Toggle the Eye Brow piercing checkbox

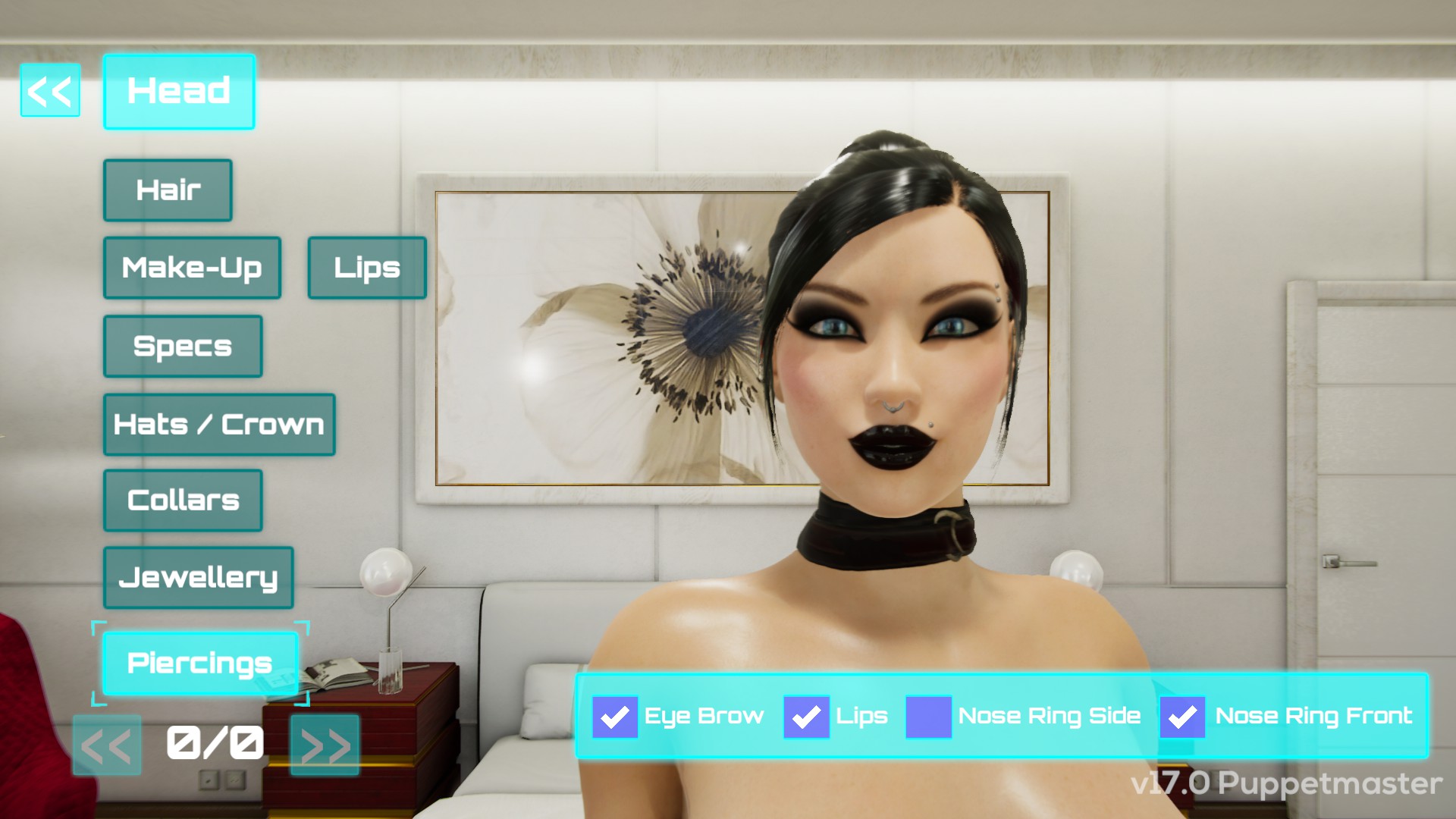[x=614, y=717]
